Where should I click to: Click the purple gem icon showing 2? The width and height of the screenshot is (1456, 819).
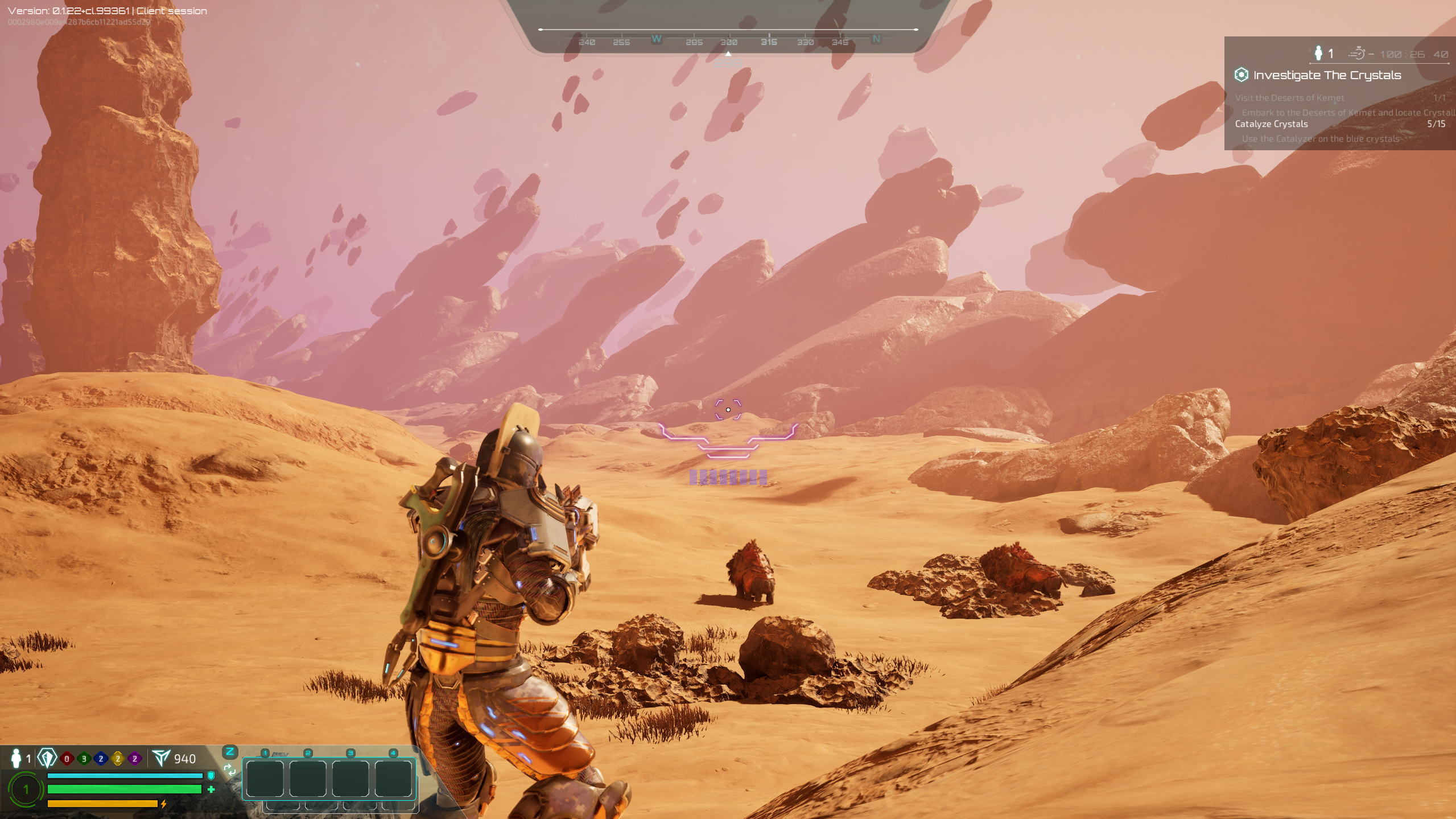point(134,758)
